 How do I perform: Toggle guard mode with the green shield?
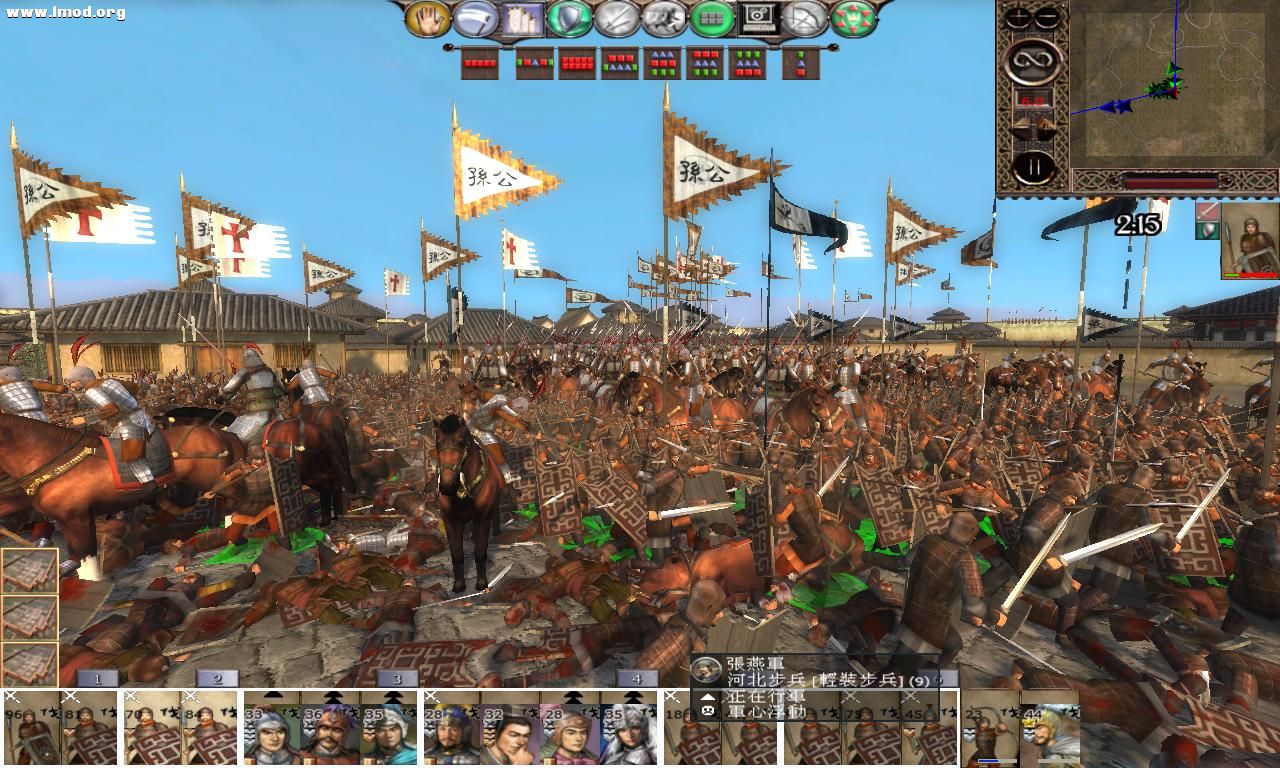pyautogui.click(x=568, y=20)
